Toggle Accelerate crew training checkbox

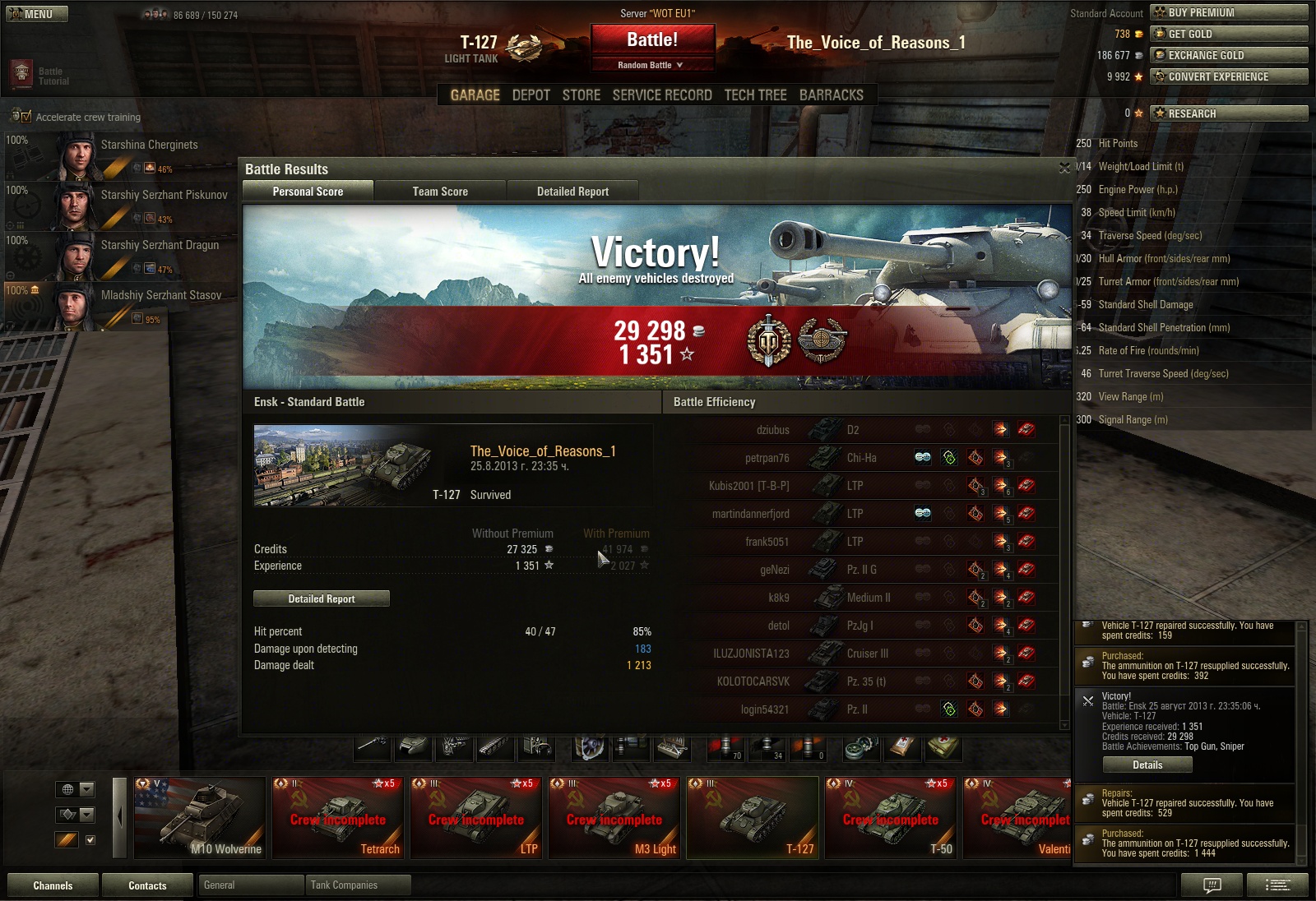coord(25,117)
